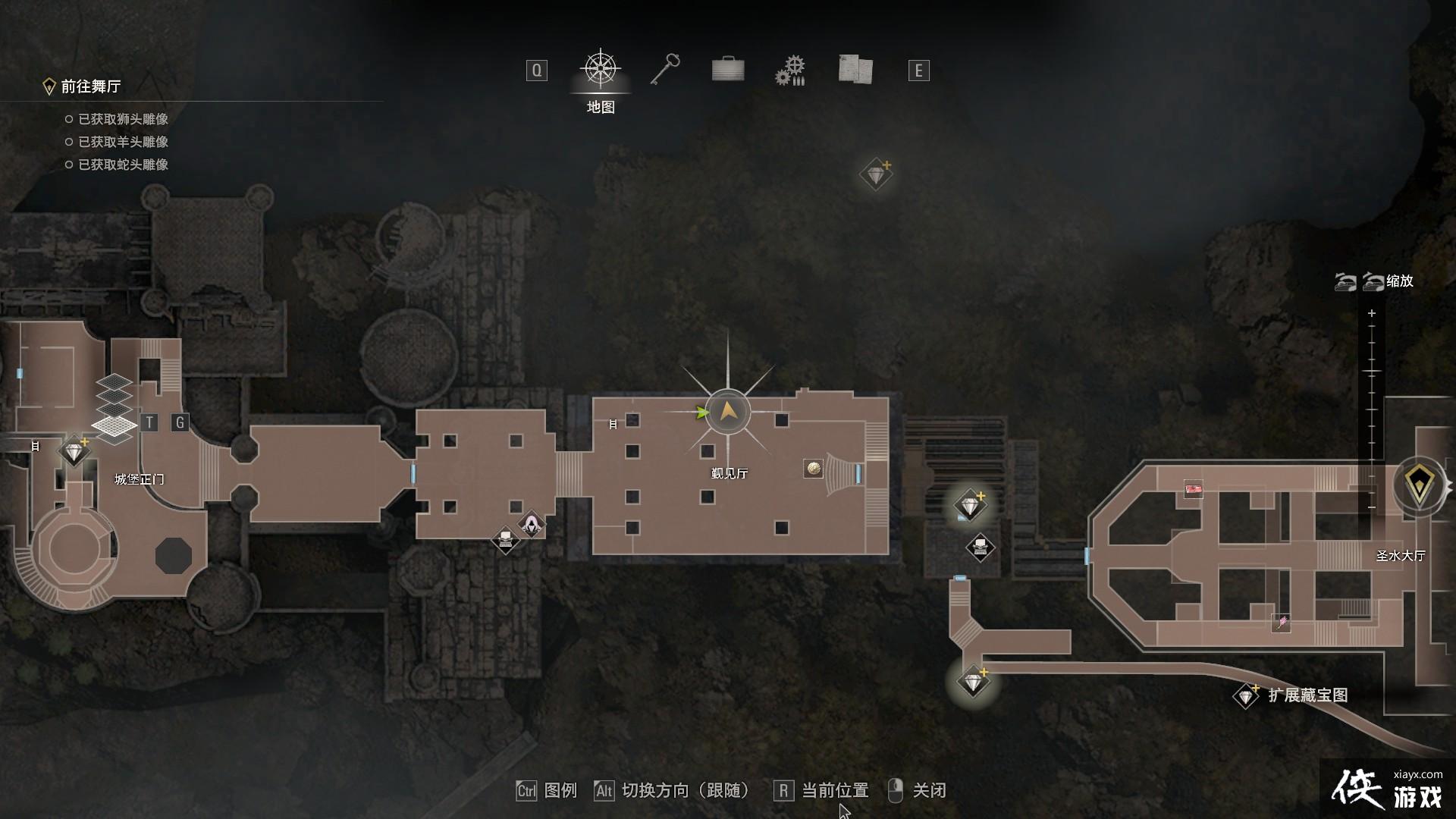Click the merchant marker on the map
Image resolution: width=1456 pixels, height=819 pixels.
point(532,523)
